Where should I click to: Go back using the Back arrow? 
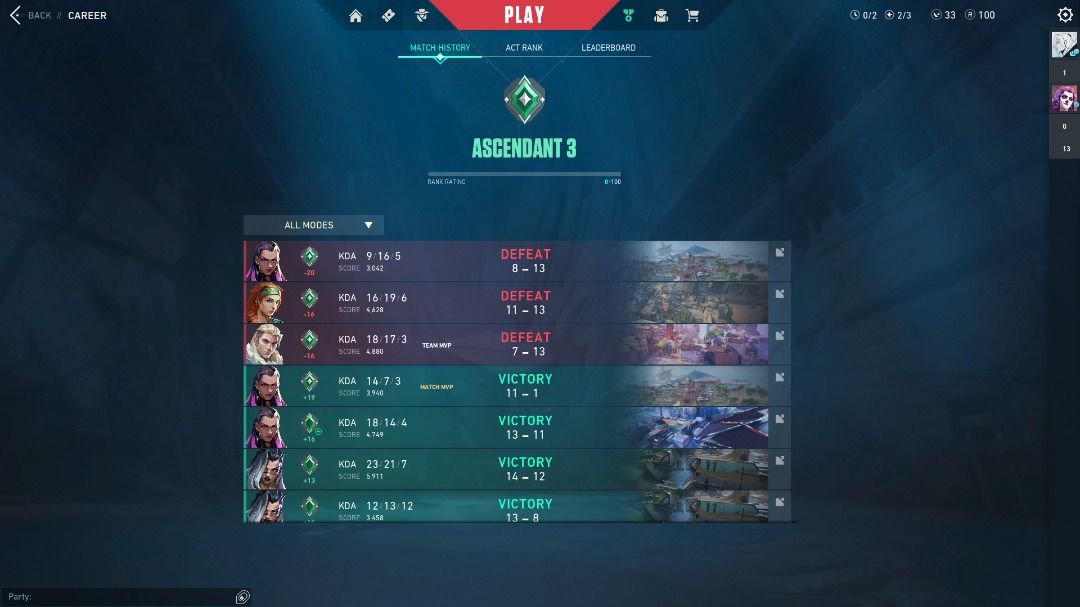pos(15,16)
